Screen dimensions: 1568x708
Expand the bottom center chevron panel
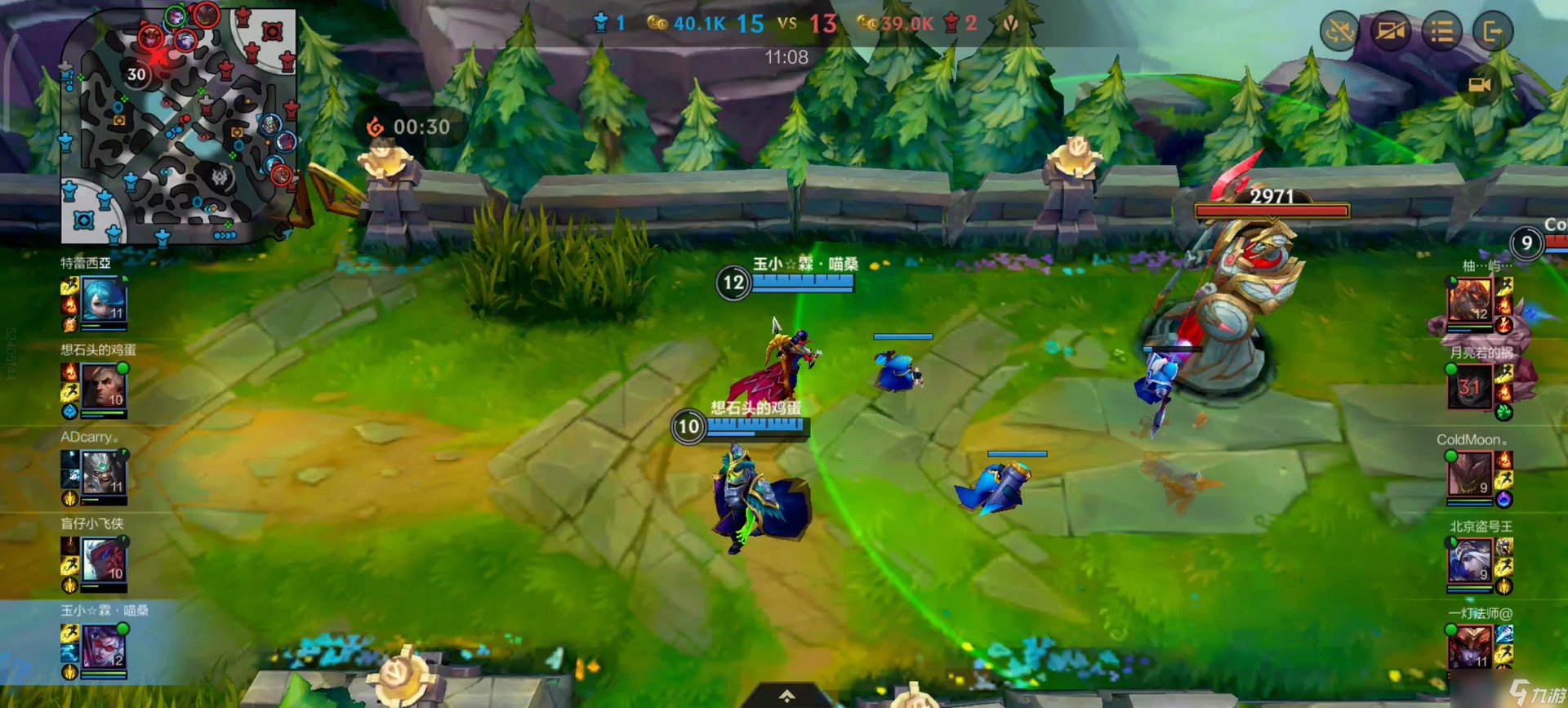tap(786, 695)
